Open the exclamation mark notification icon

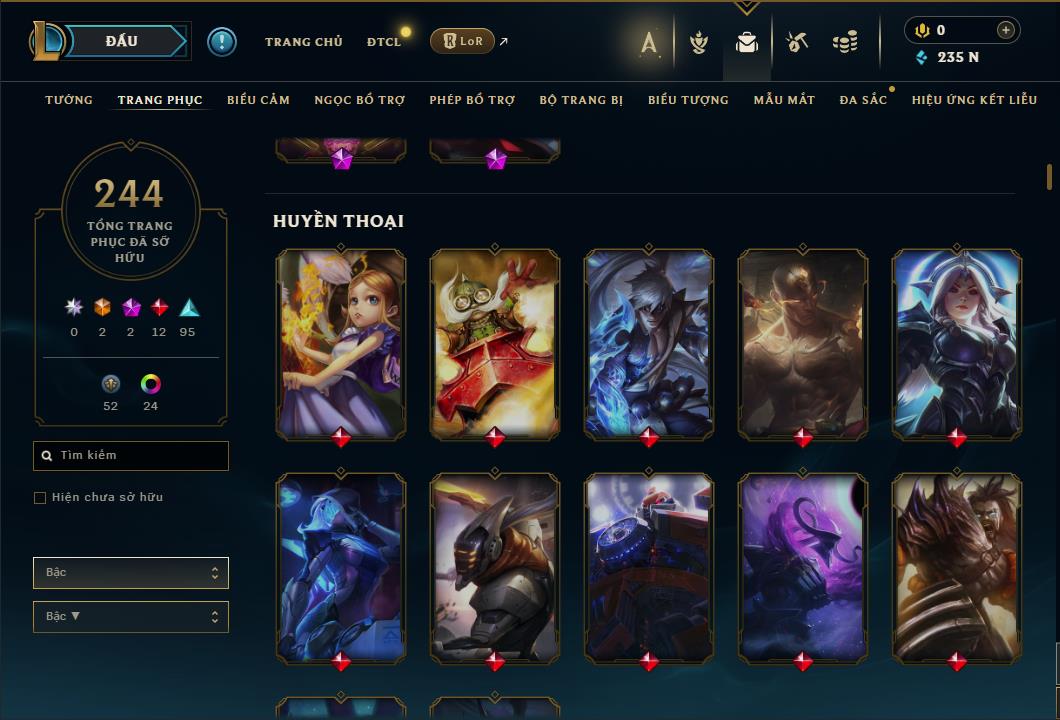(x=222, y=42)
